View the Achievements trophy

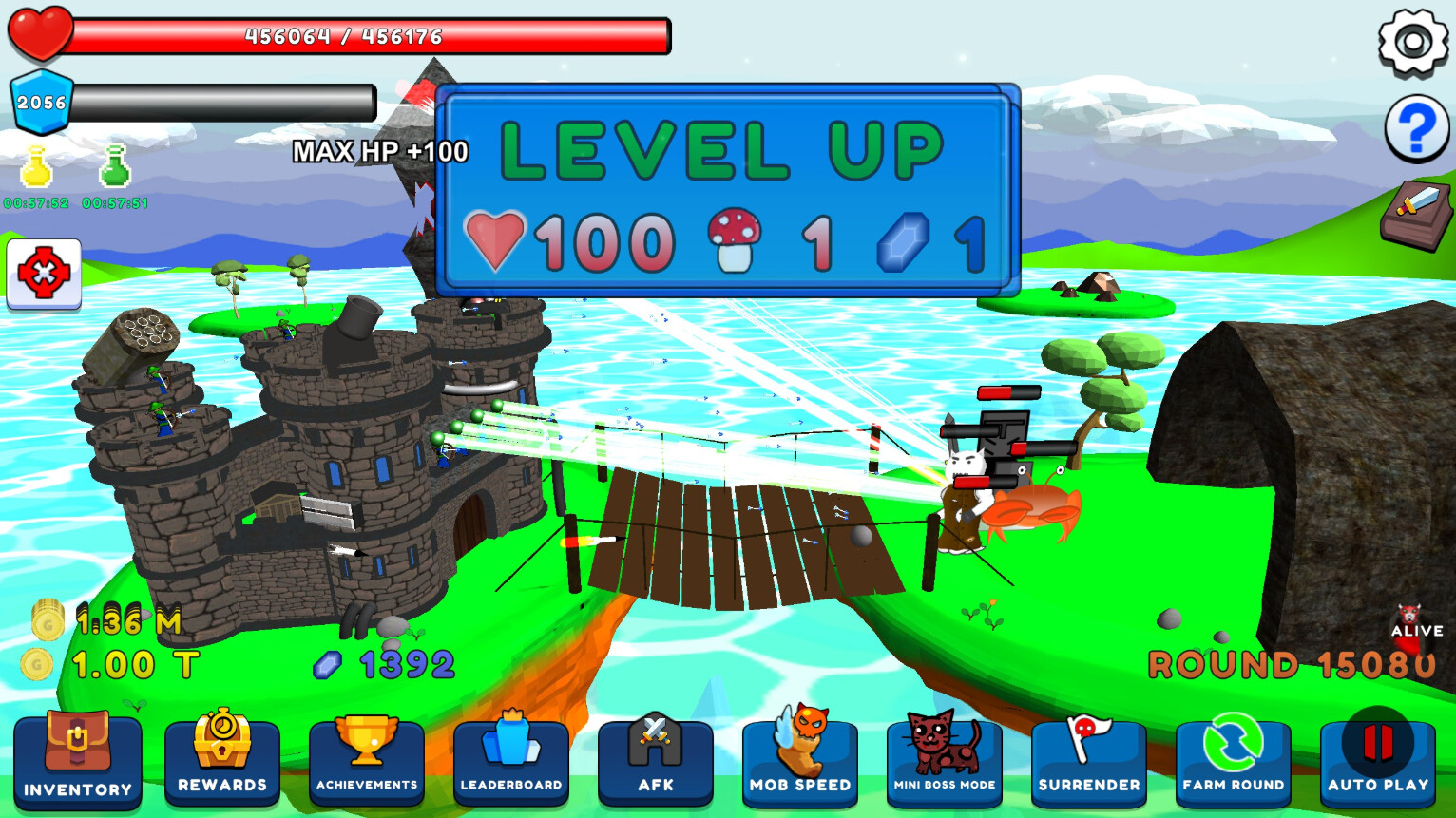point(367,760)
